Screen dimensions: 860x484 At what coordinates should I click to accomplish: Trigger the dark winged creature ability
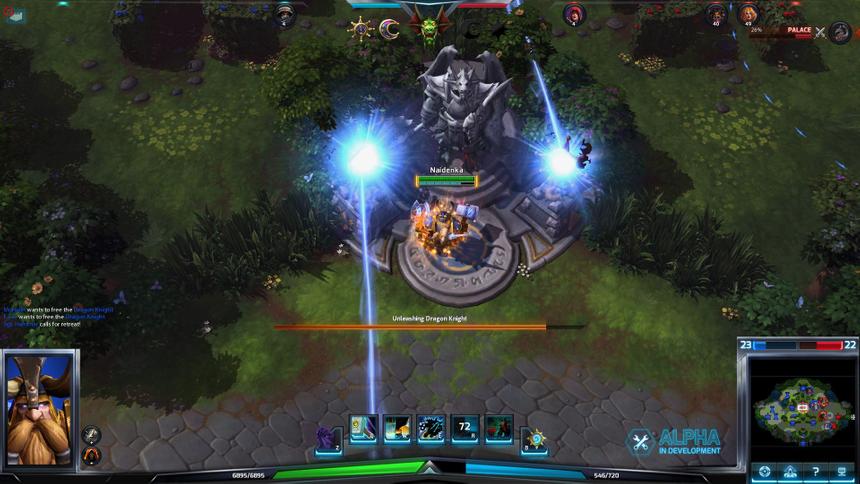point(431,430)
